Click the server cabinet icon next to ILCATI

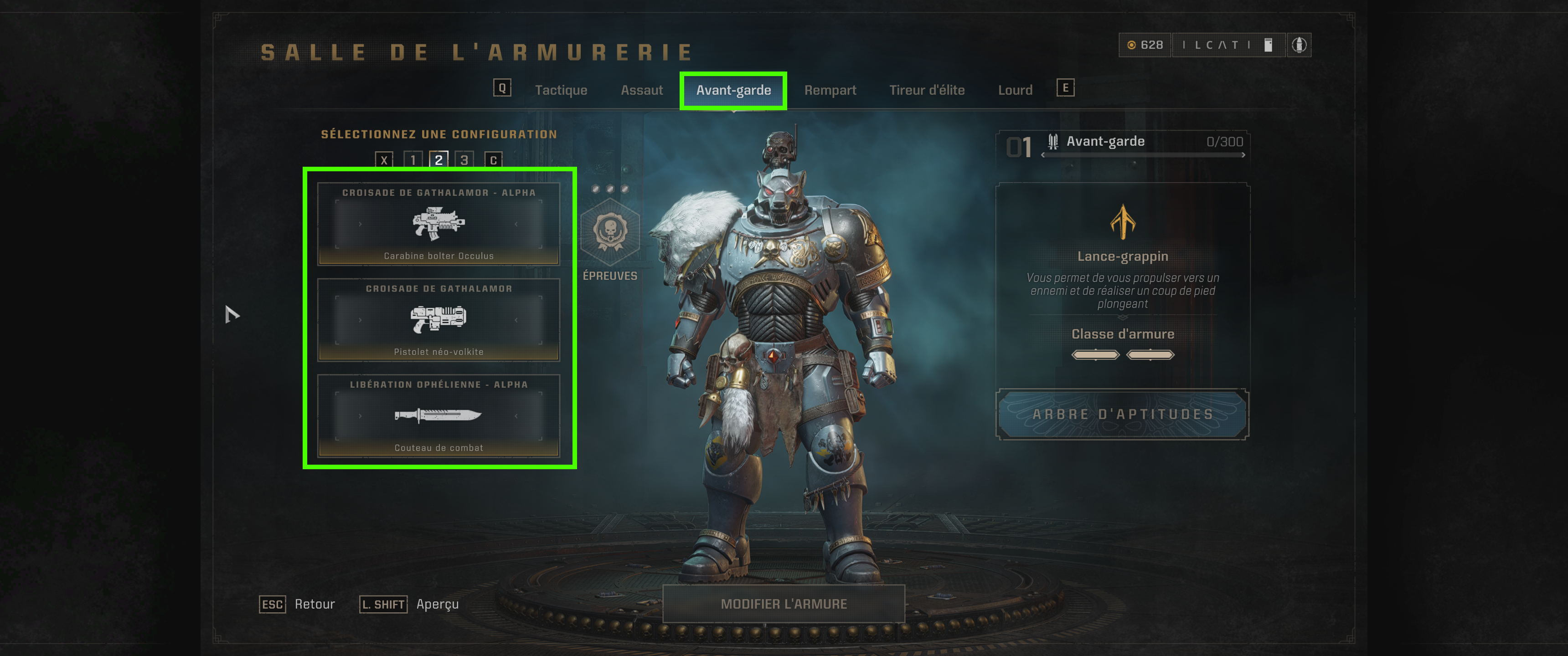coord(1268,45)
